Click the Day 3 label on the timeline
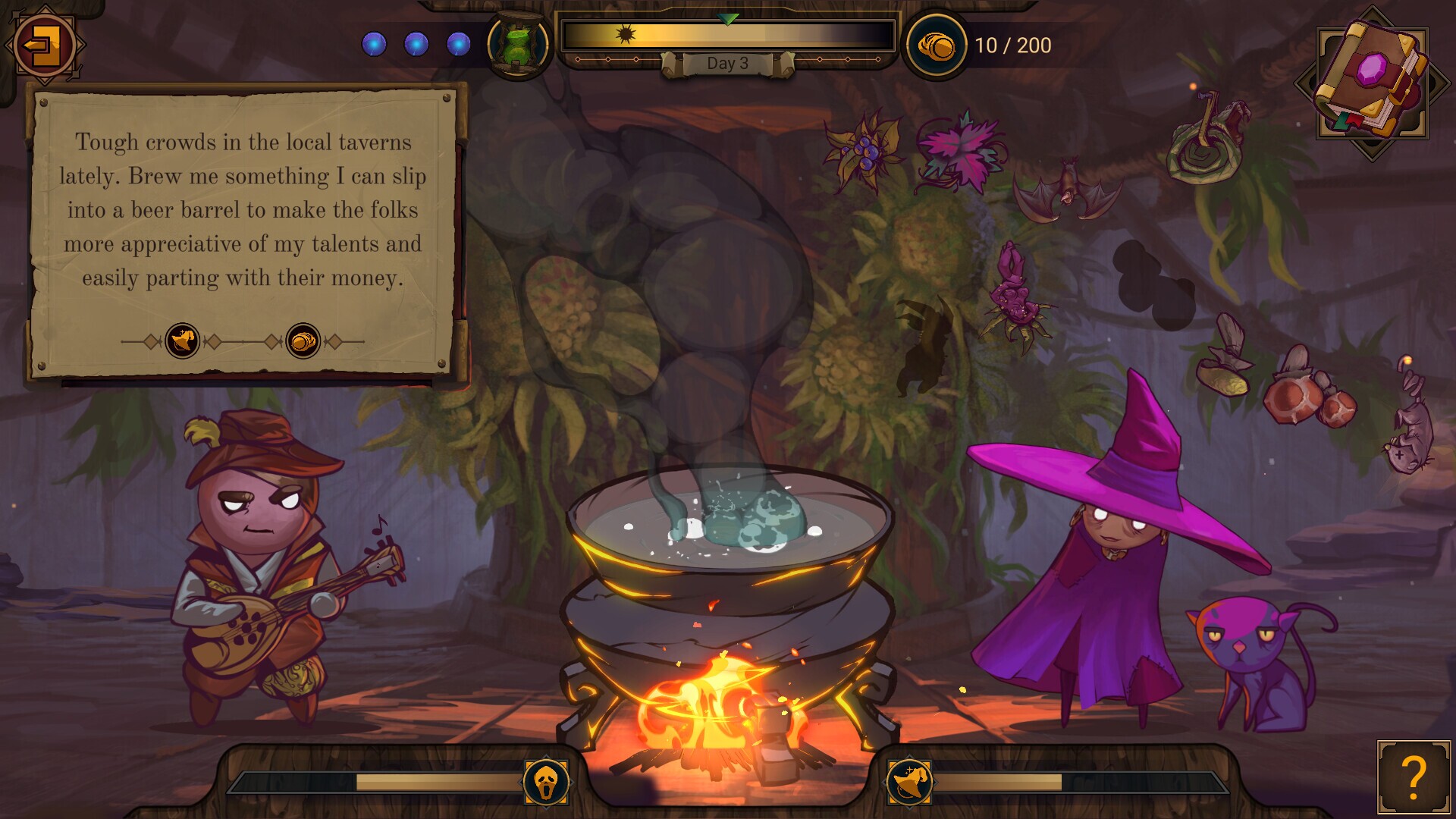This screenshot has height=819, width=1456. [x=730, y=64]
